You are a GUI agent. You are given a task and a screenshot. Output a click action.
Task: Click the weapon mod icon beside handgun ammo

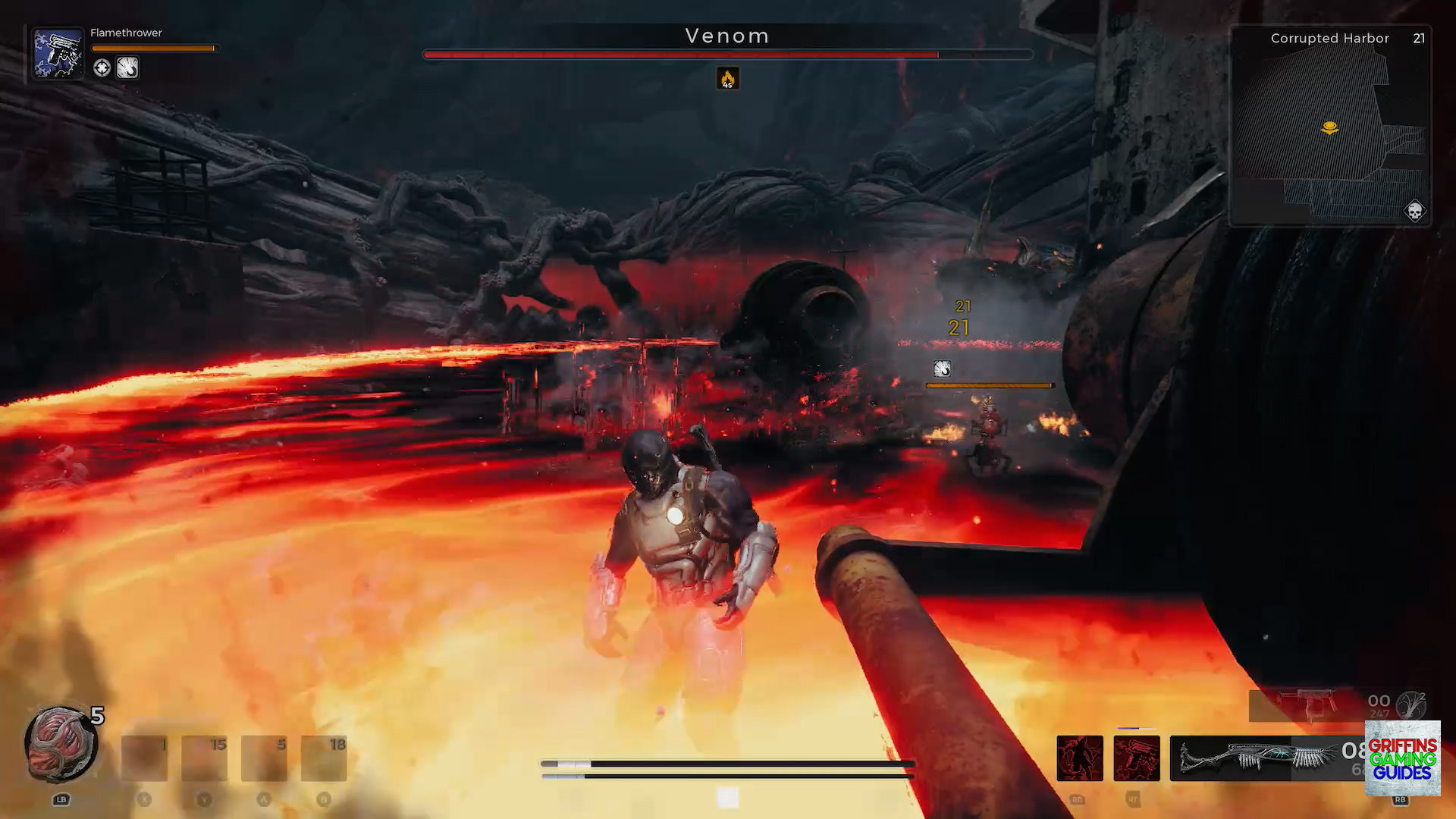tap(1411, 705)
